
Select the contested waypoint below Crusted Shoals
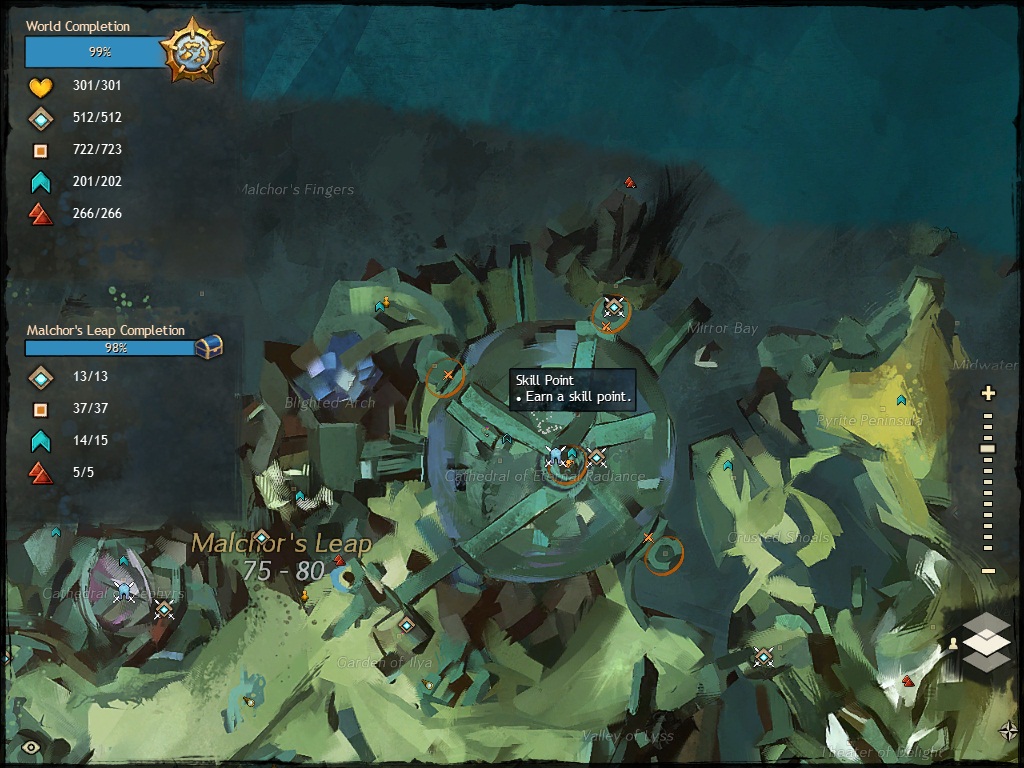[763, 656]
